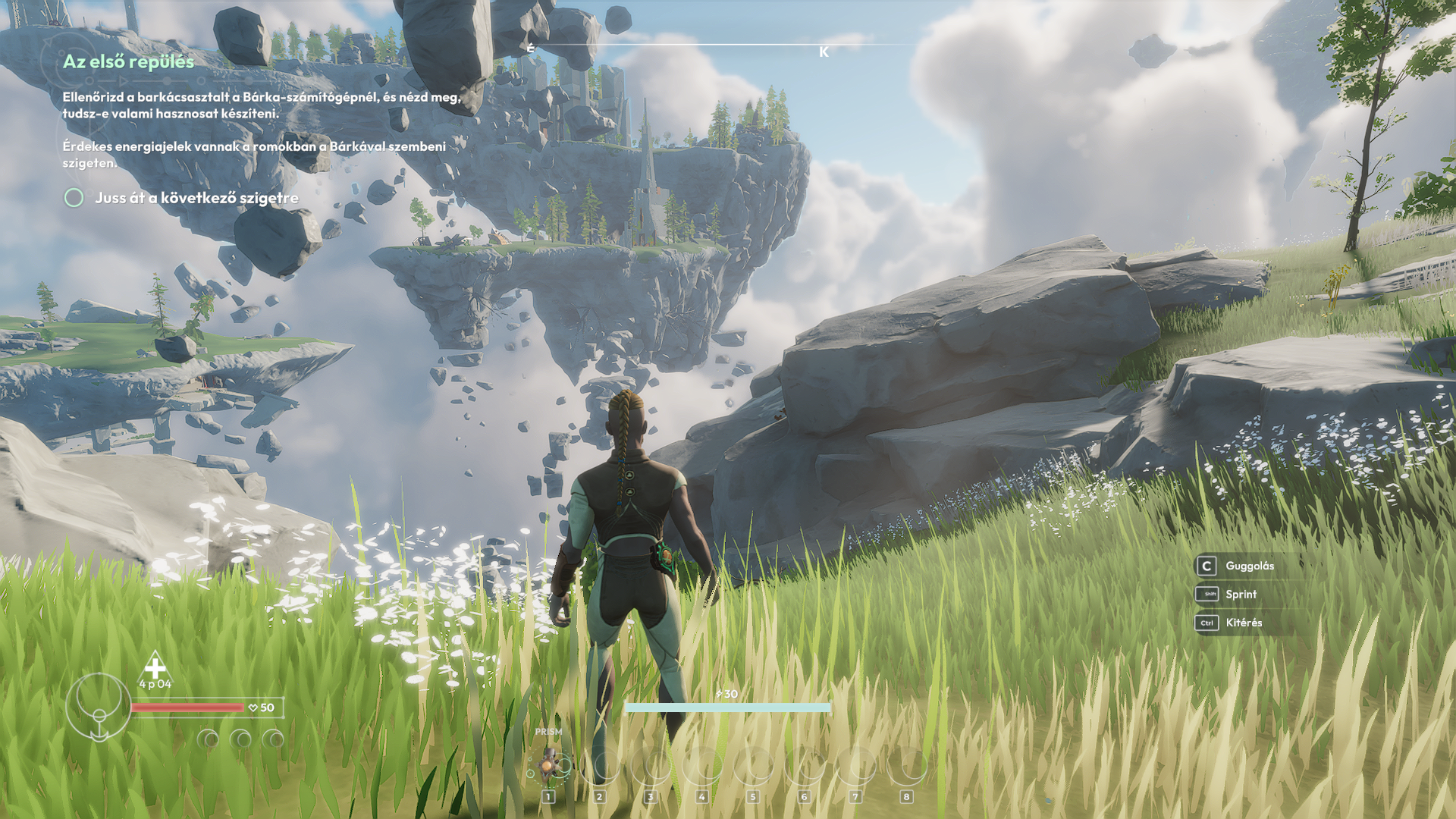Select the PRISM hotbar slot
The height and width of the screenshot is (819, 1456).
[x=548, y=767]
